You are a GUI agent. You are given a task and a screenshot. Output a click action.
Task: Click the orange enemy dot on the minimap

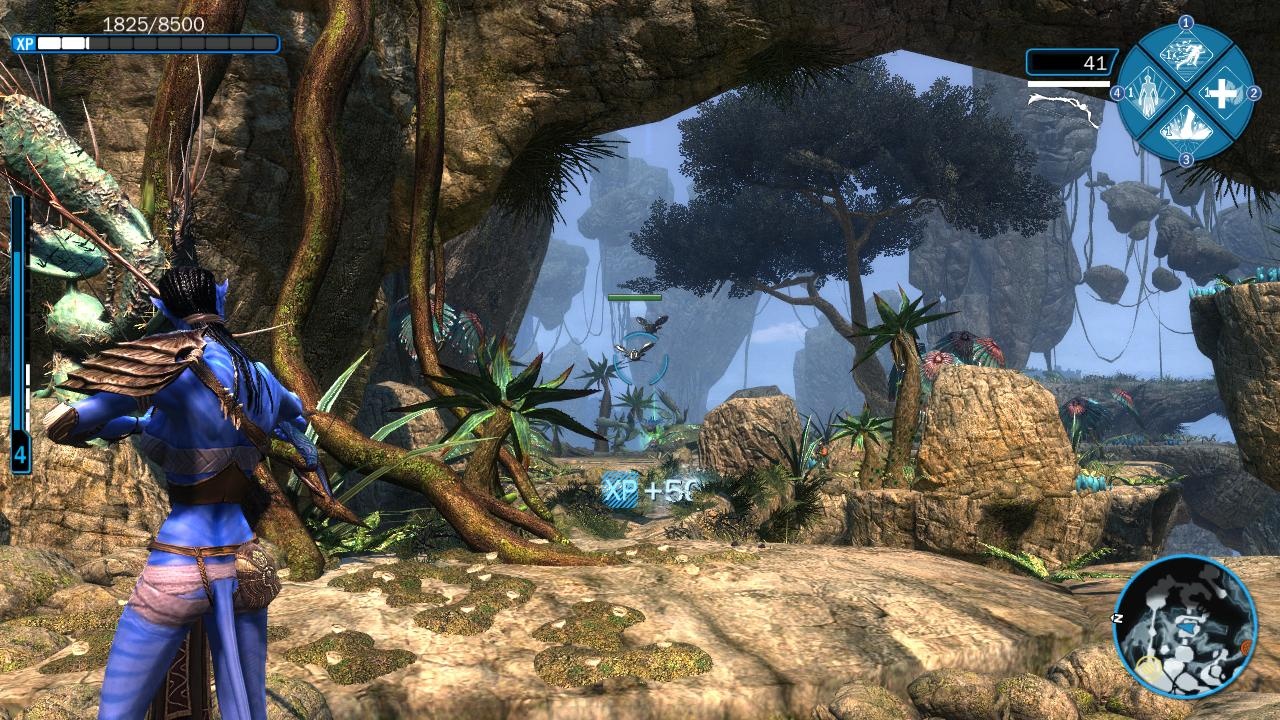pos(1246,647)
